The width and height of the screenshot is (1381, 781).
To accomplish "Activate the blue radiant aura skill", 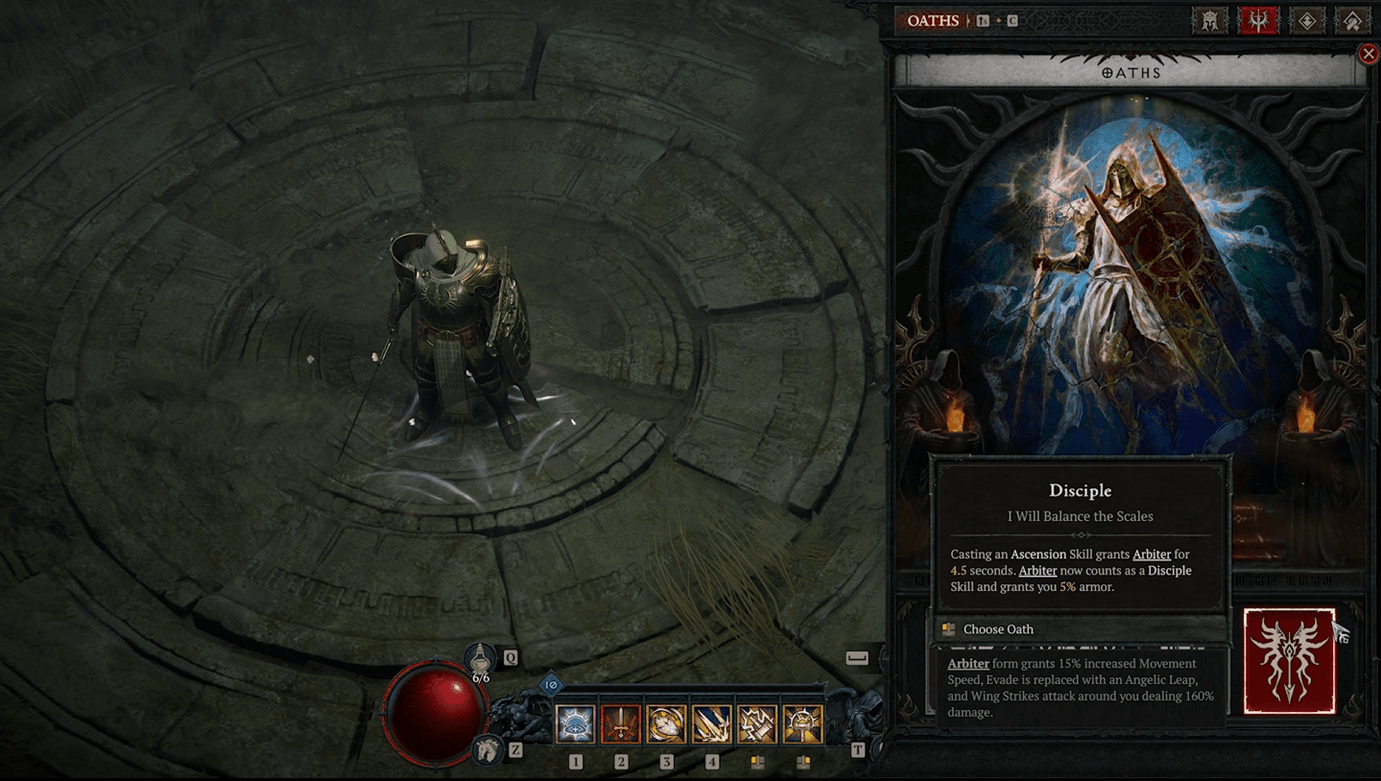I will coord(575,725).
